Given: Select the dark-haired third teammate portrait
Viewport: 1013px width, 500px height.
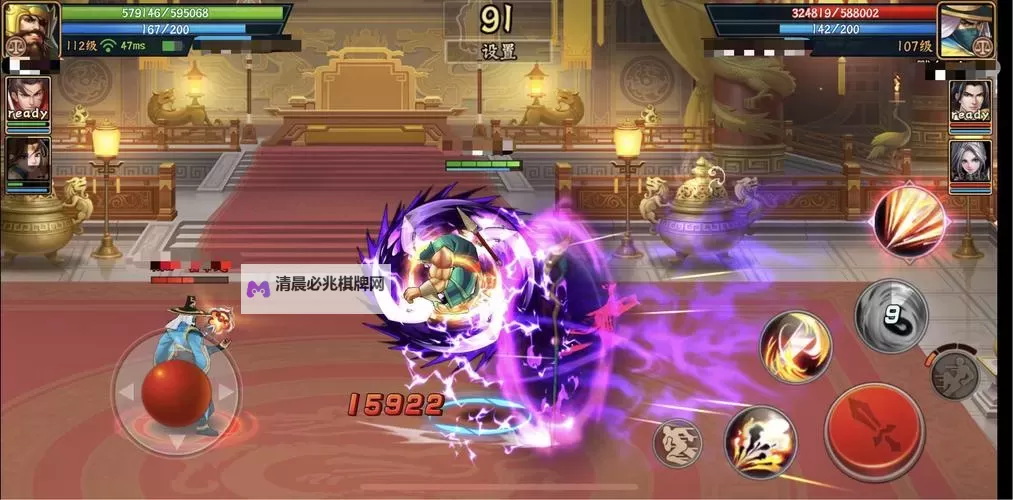Looking at the screenshot, I should click(x=28, y=162).
